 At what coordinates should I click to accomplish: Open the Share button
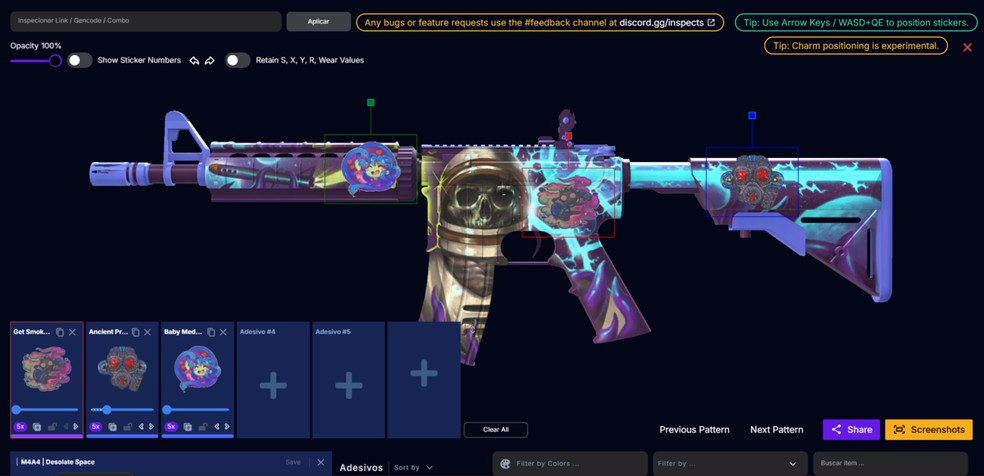pyautogui.click(x=851, y=430)
